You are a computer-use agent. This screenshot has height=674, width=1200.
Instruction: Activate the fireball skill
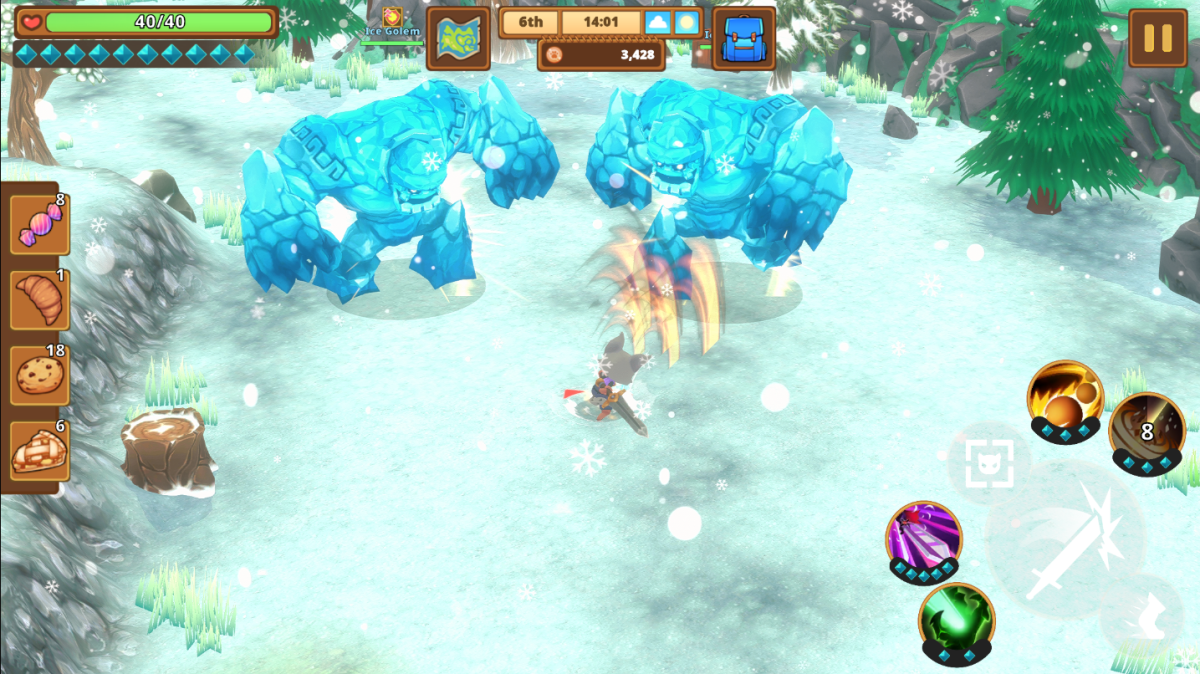click(x=1065, y=396)
